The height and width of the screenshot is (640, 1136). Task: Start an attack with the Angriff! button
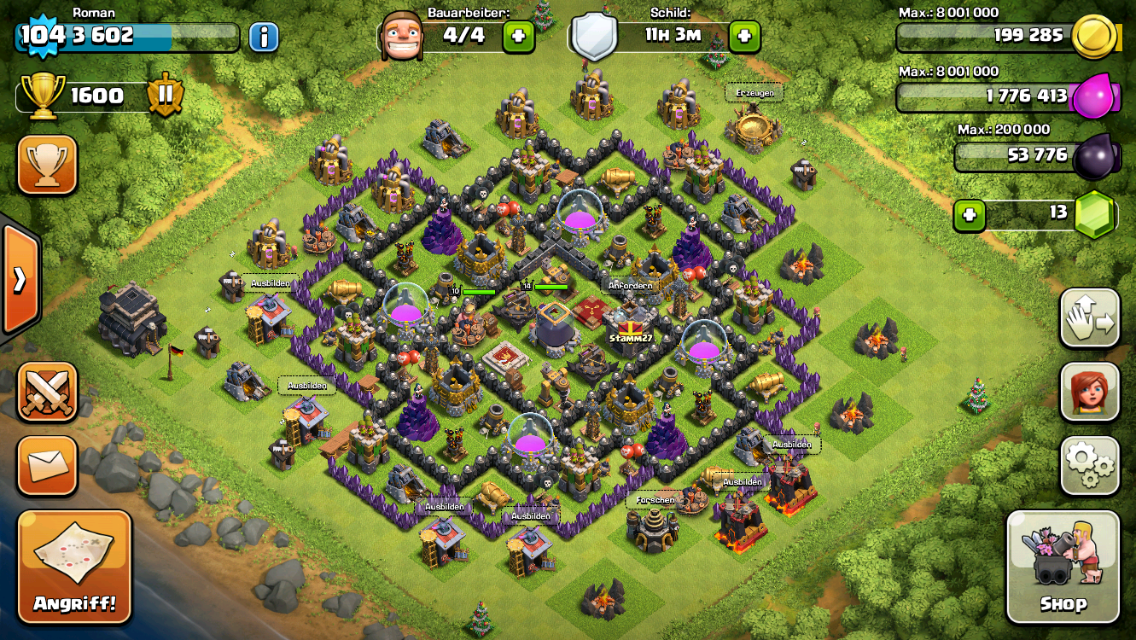click(x=75, y=566)
